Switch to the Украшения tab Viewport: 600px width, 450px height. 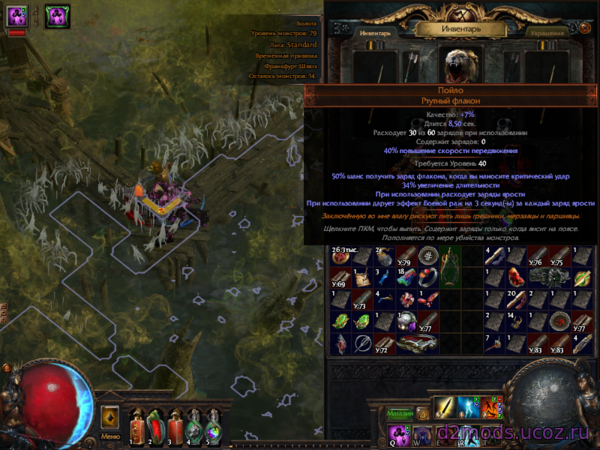[549, 33]
